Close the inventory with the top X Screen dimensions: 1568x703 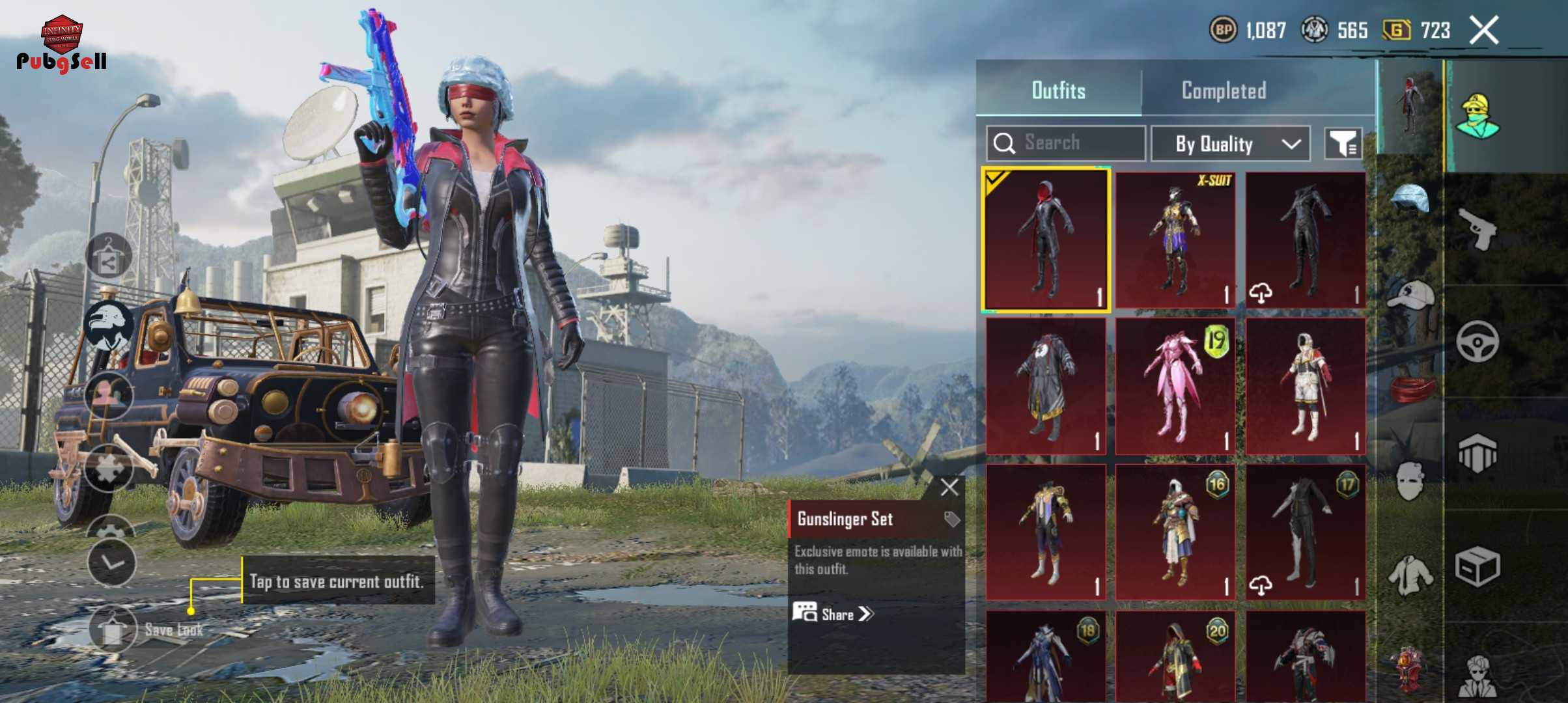(x=1484, y=30)
